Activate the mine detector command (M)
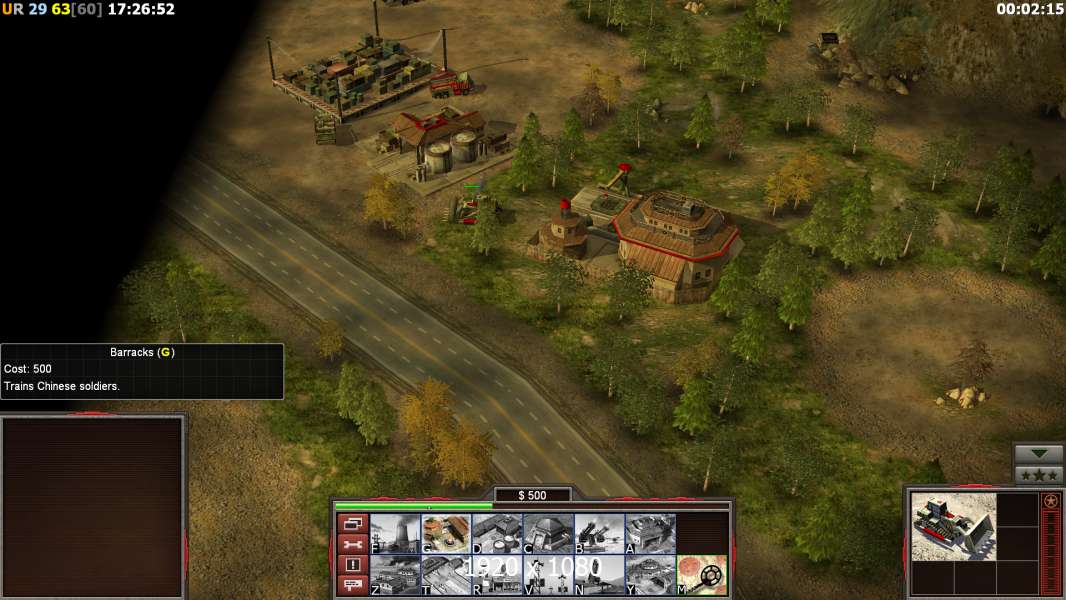This screenshot has width=1066, height=600. coord(702,575)
